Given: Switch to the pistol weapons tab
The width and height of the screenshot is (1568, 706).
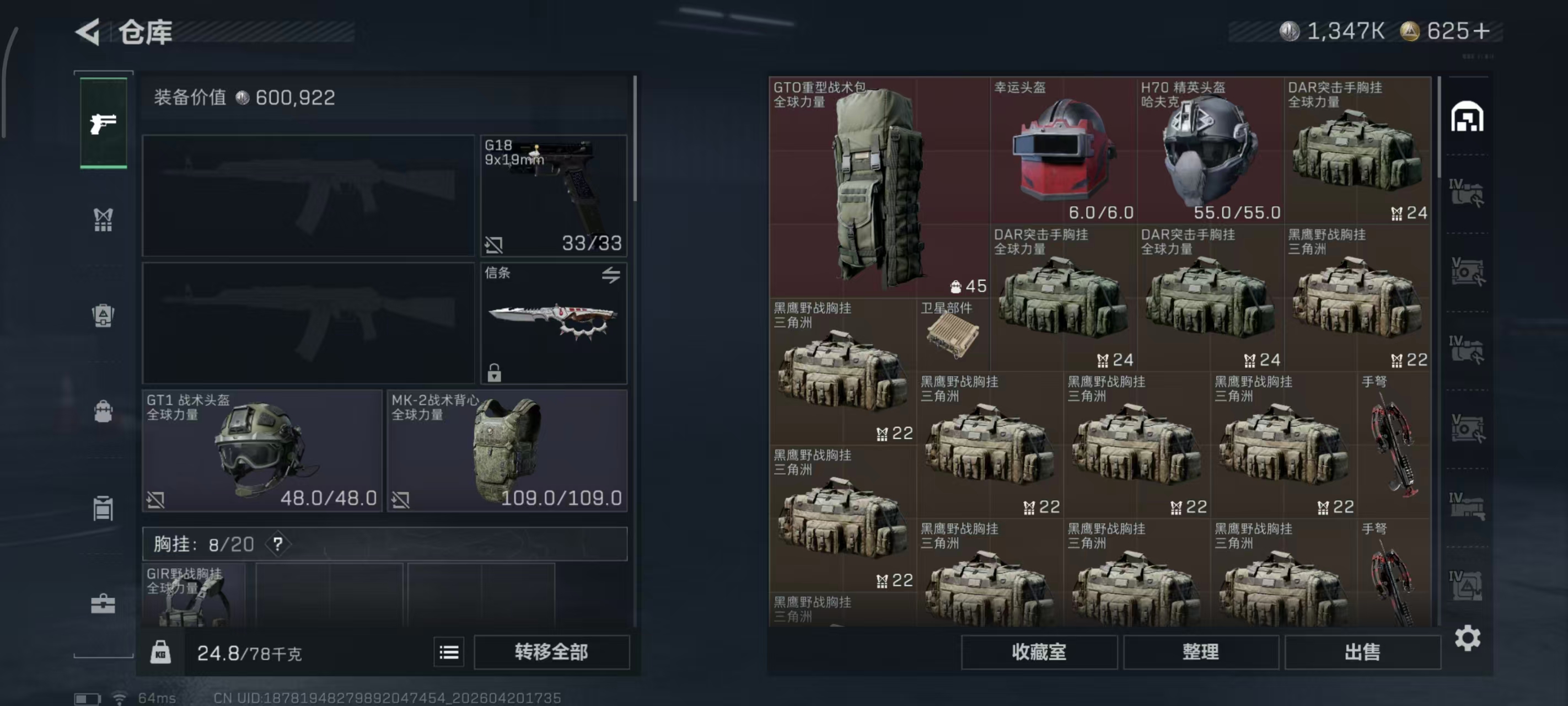Looking at the screenshot, I should (x=104, y=123).
